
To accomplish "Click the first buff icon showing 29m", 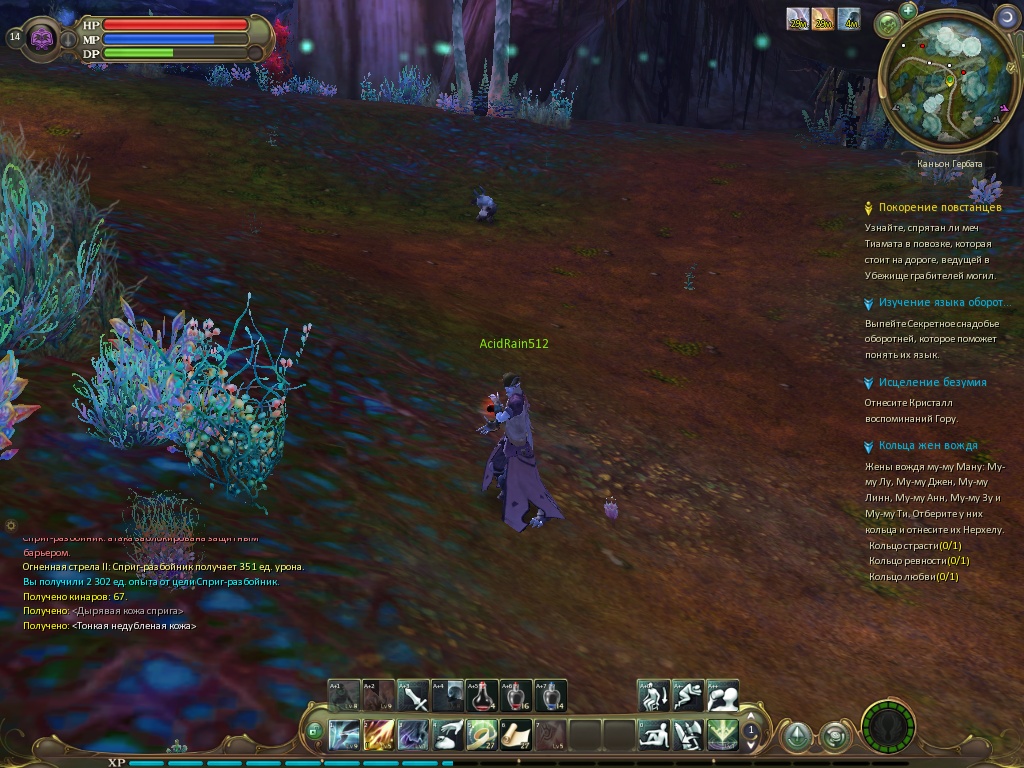I will 797,19.
